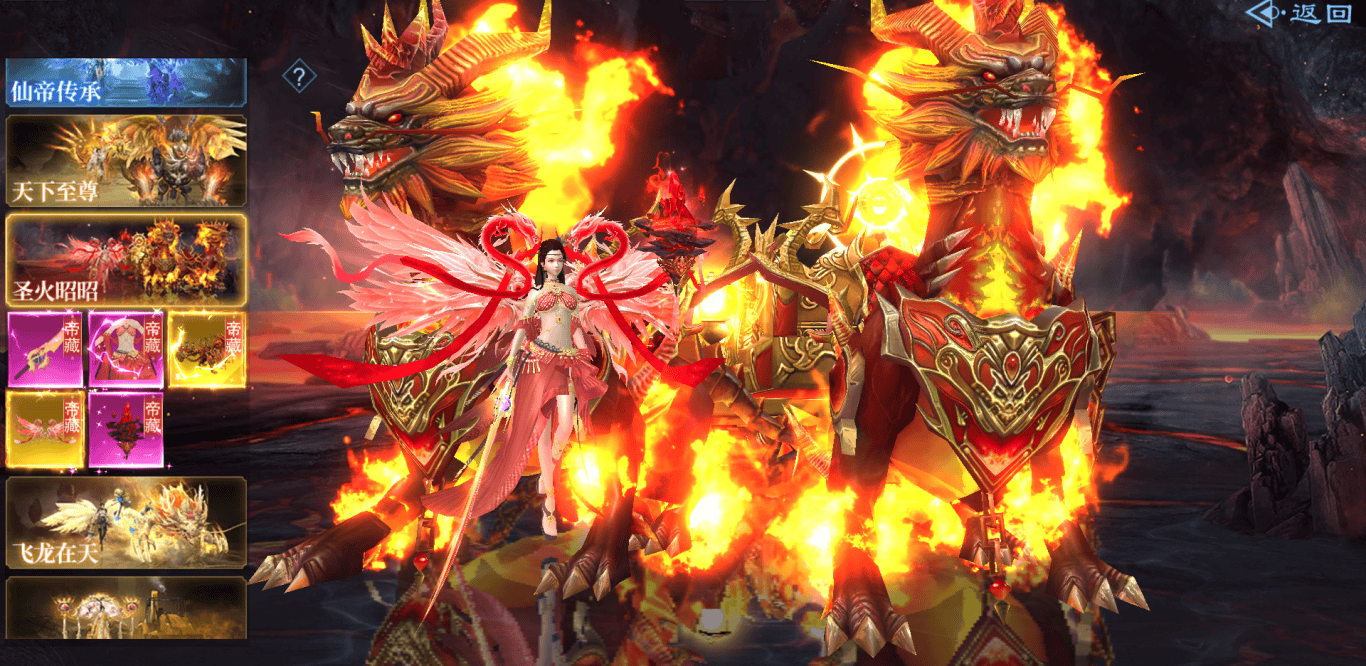Select the golden sword weapon item tile
Screen dimensions: 1366x666
coord(45,349)
